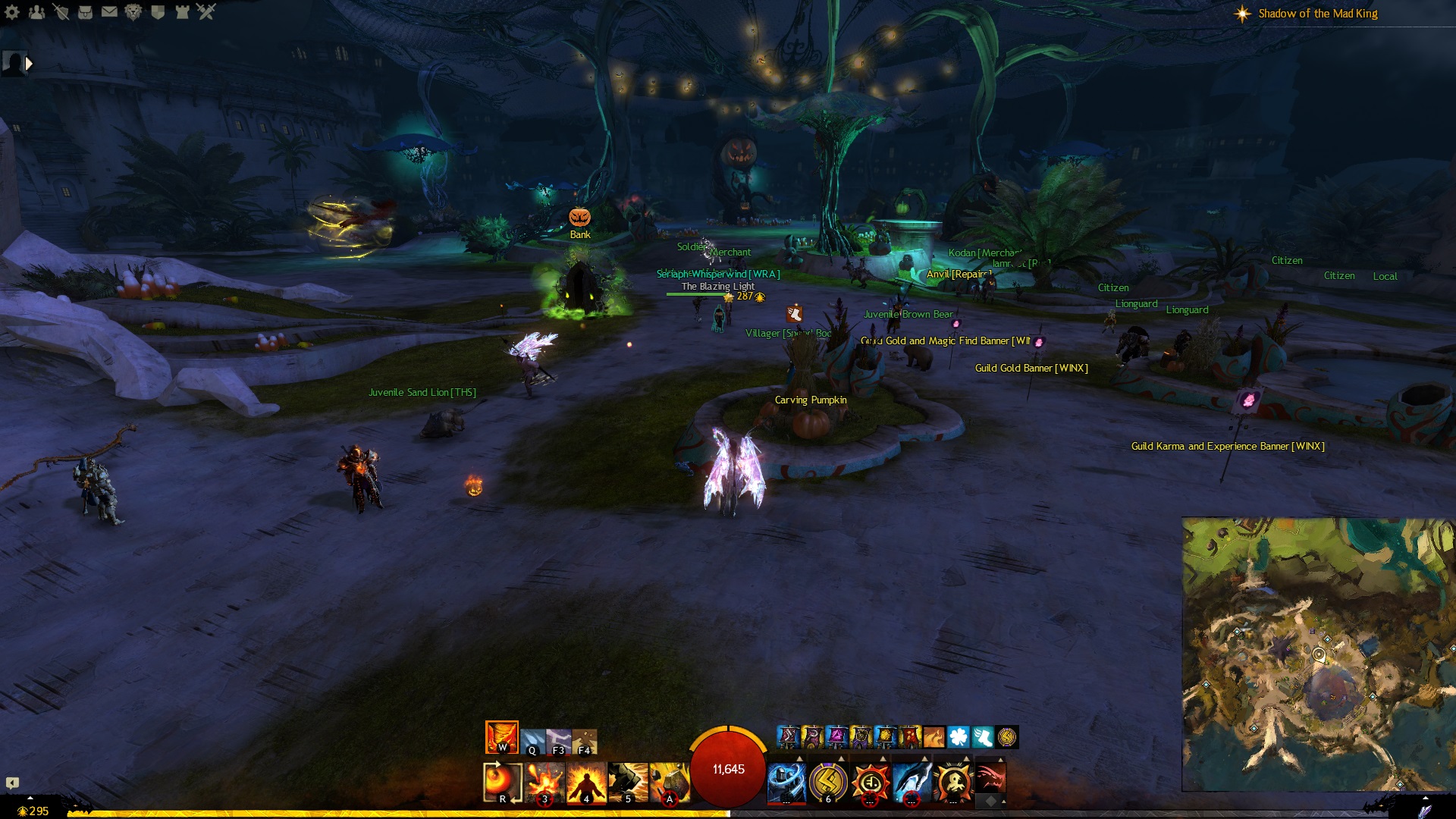Screen dimensions: 1456x819
Task: Open the inventory bag icon
Action: [x=85, y=11]
